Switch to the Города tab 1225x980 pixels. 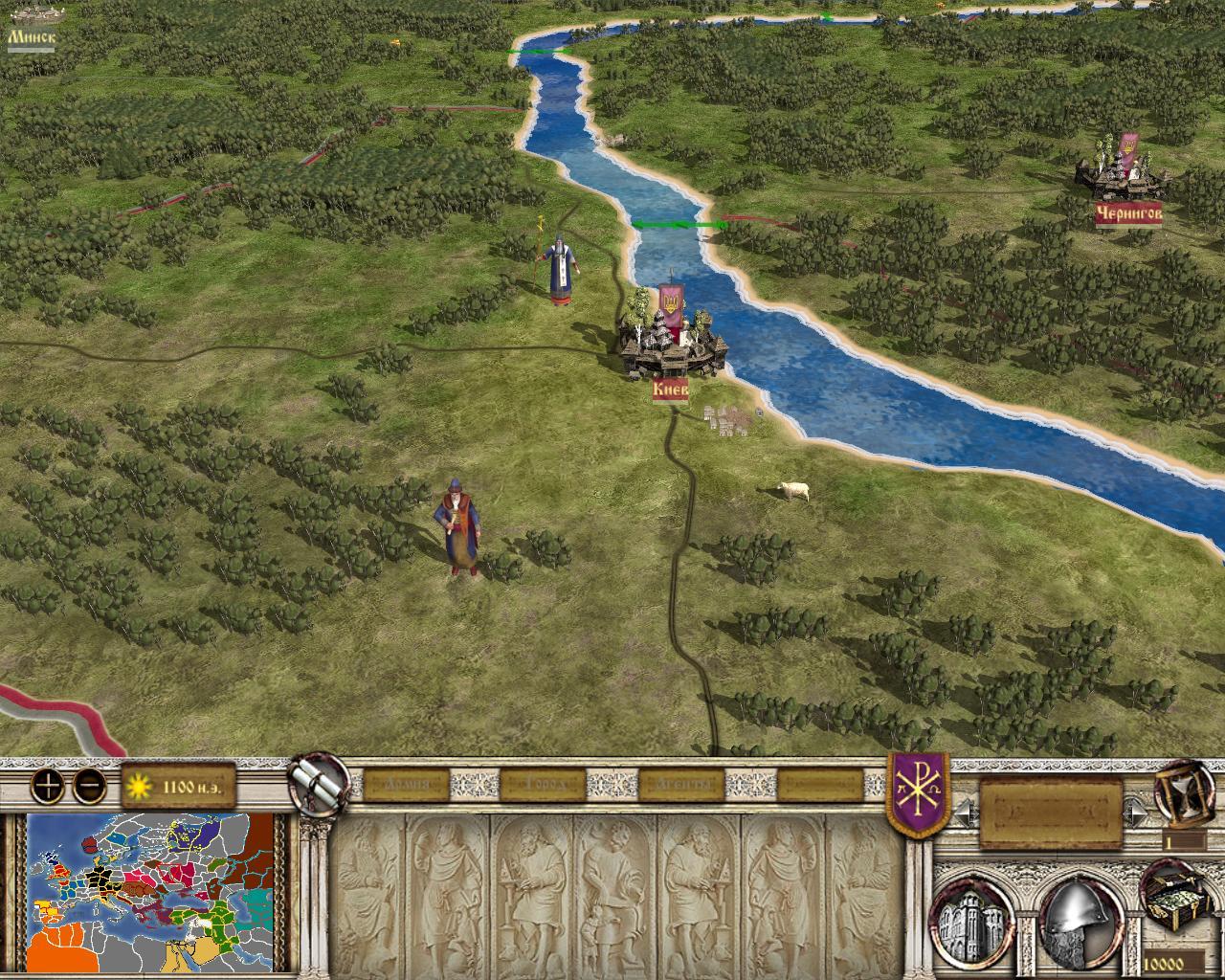(538, 786)
